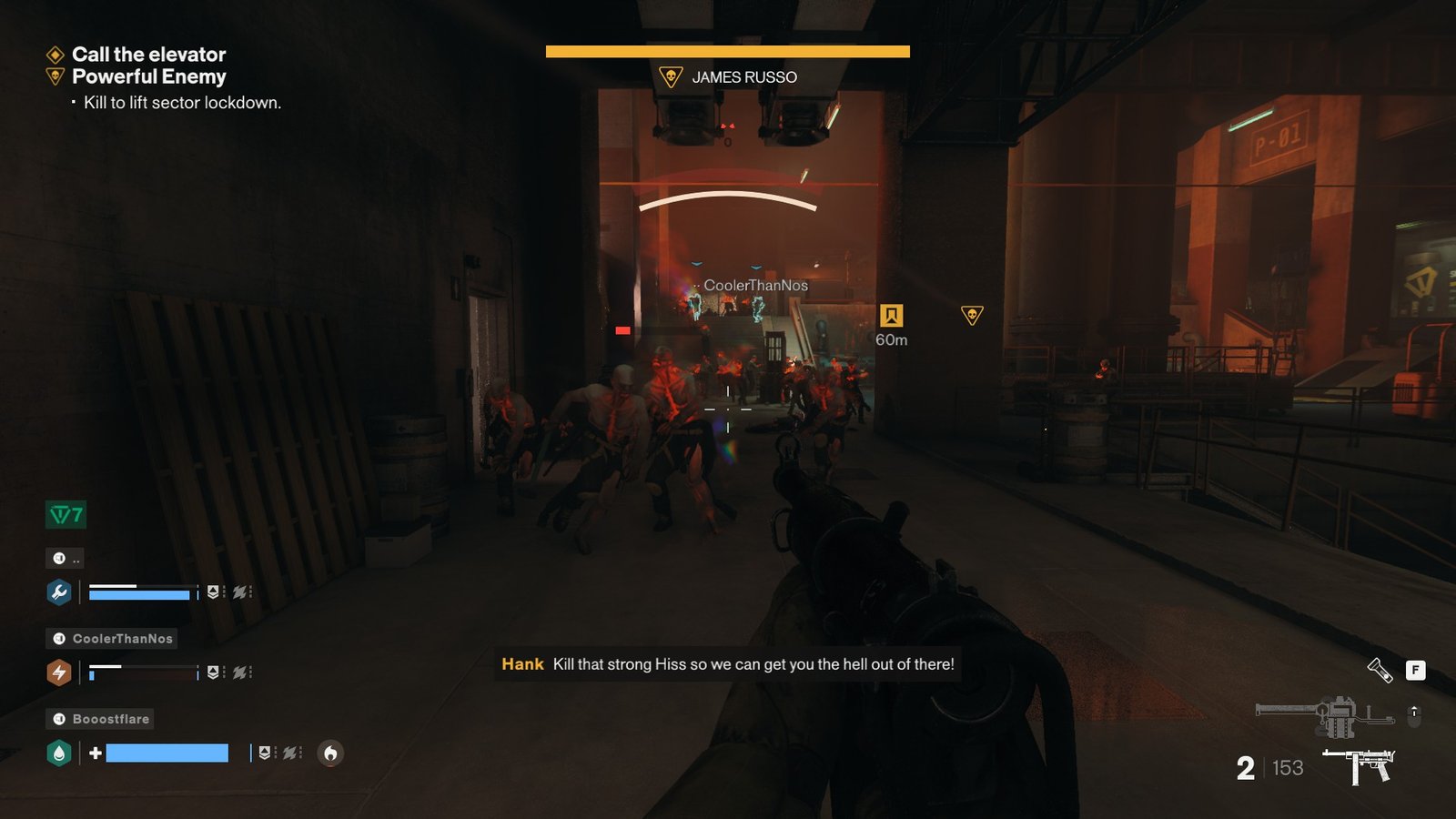Select the Booostflare player nameplate

tap(100, 718)
